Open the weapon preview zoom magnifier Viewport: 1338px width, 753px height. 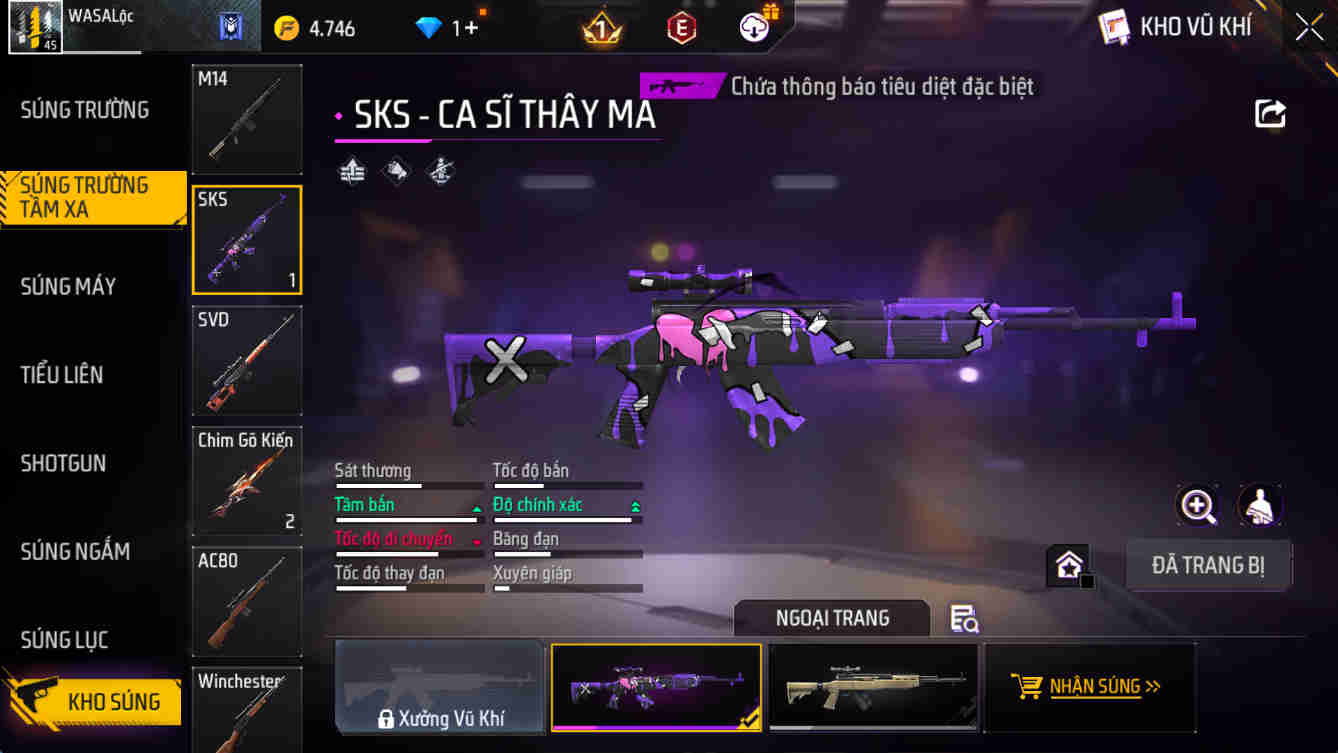[1198, 506]
